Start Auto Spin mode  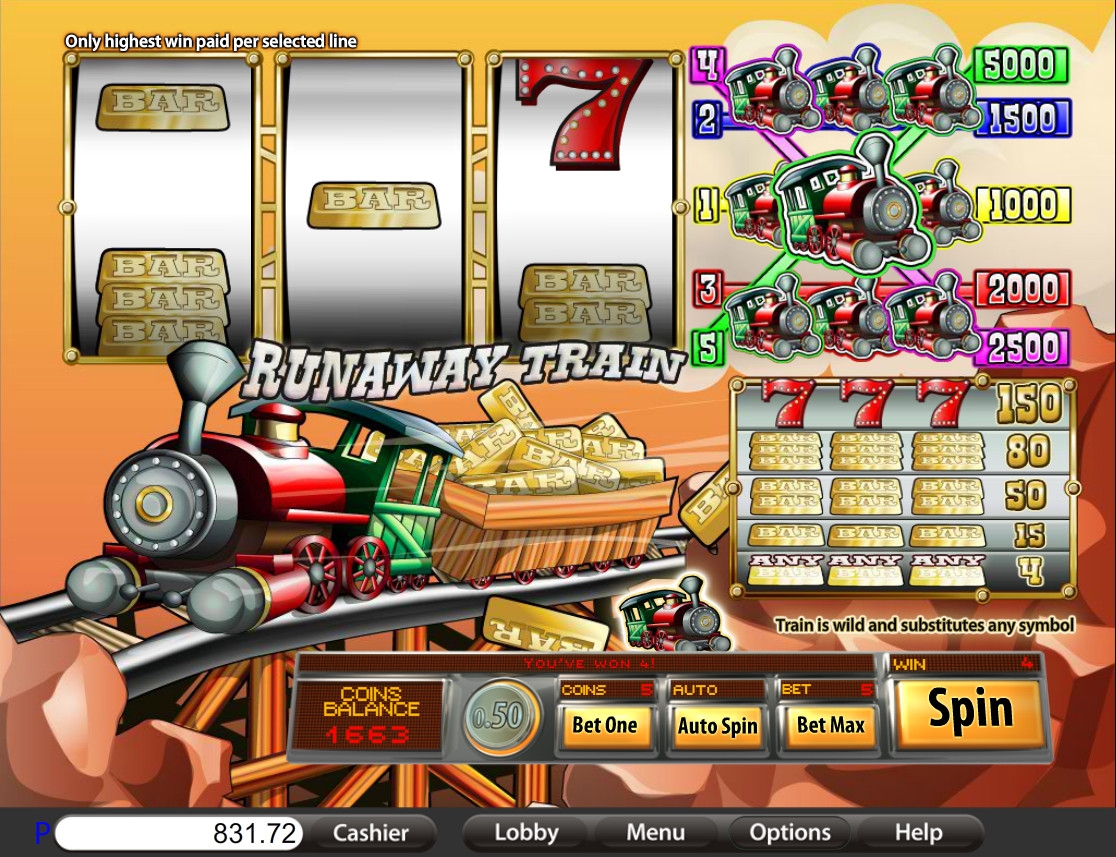[717, 725]
